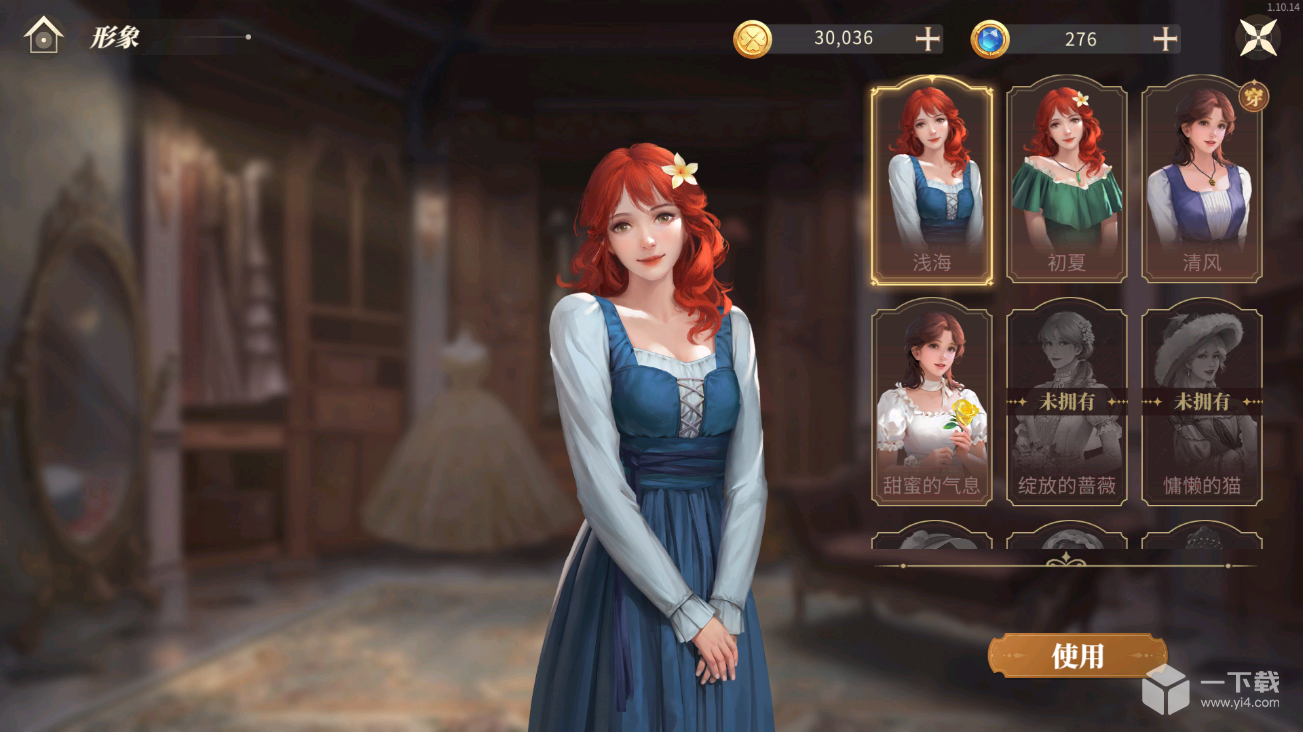
Task: Close the appearance screen with the cross icon
Action: [1258, 38]
